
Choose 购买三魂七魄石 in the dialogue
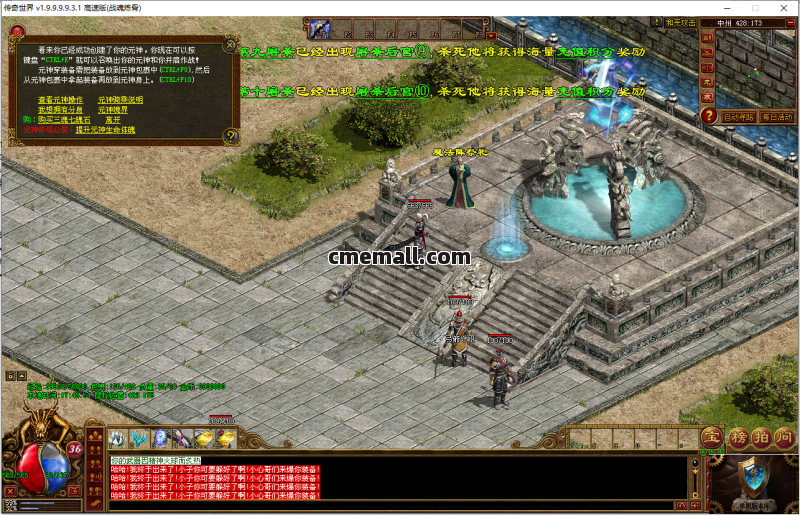point(53,119)
